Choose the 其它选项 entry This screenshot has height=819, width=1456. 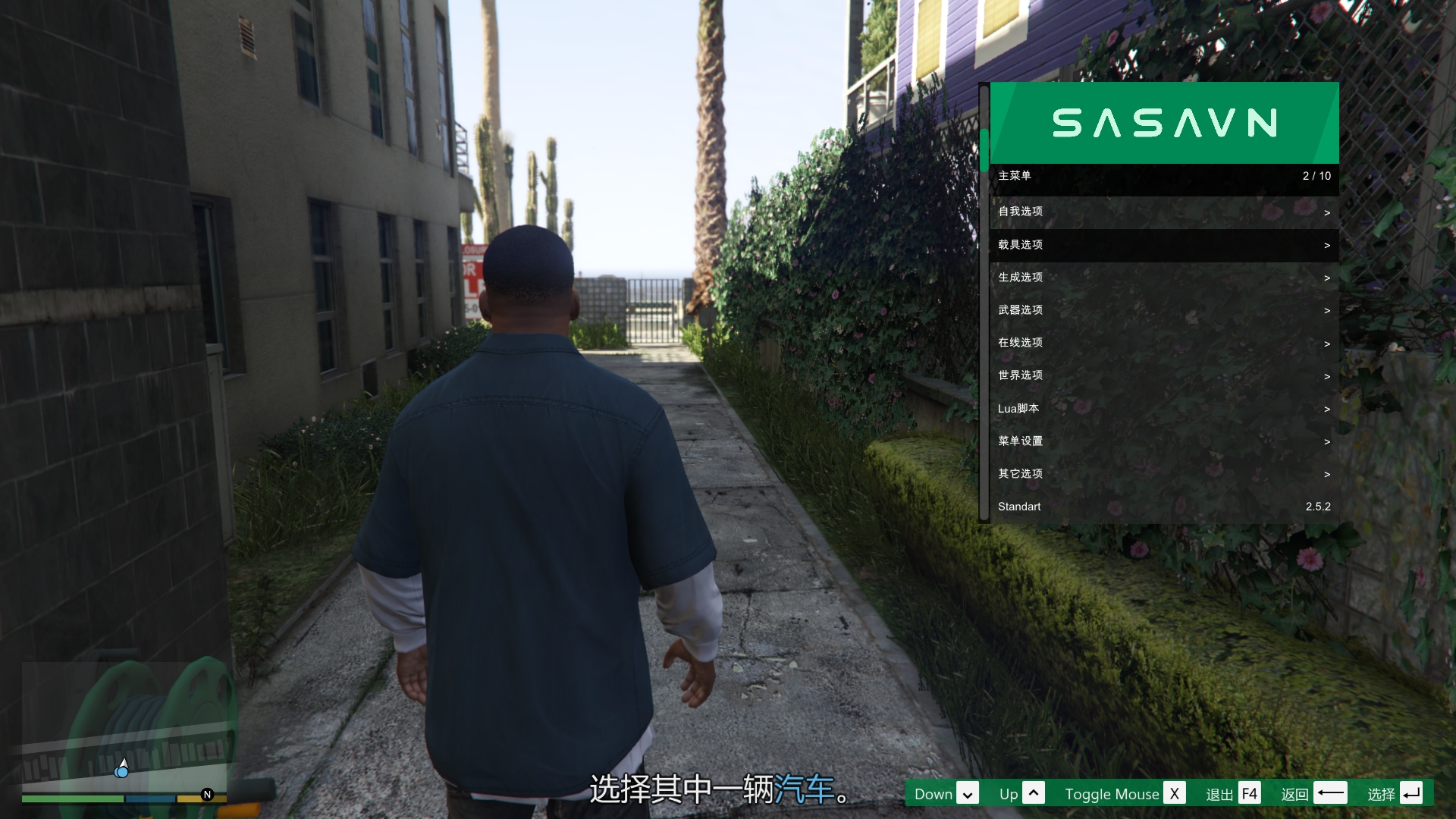pos(1163,474)
